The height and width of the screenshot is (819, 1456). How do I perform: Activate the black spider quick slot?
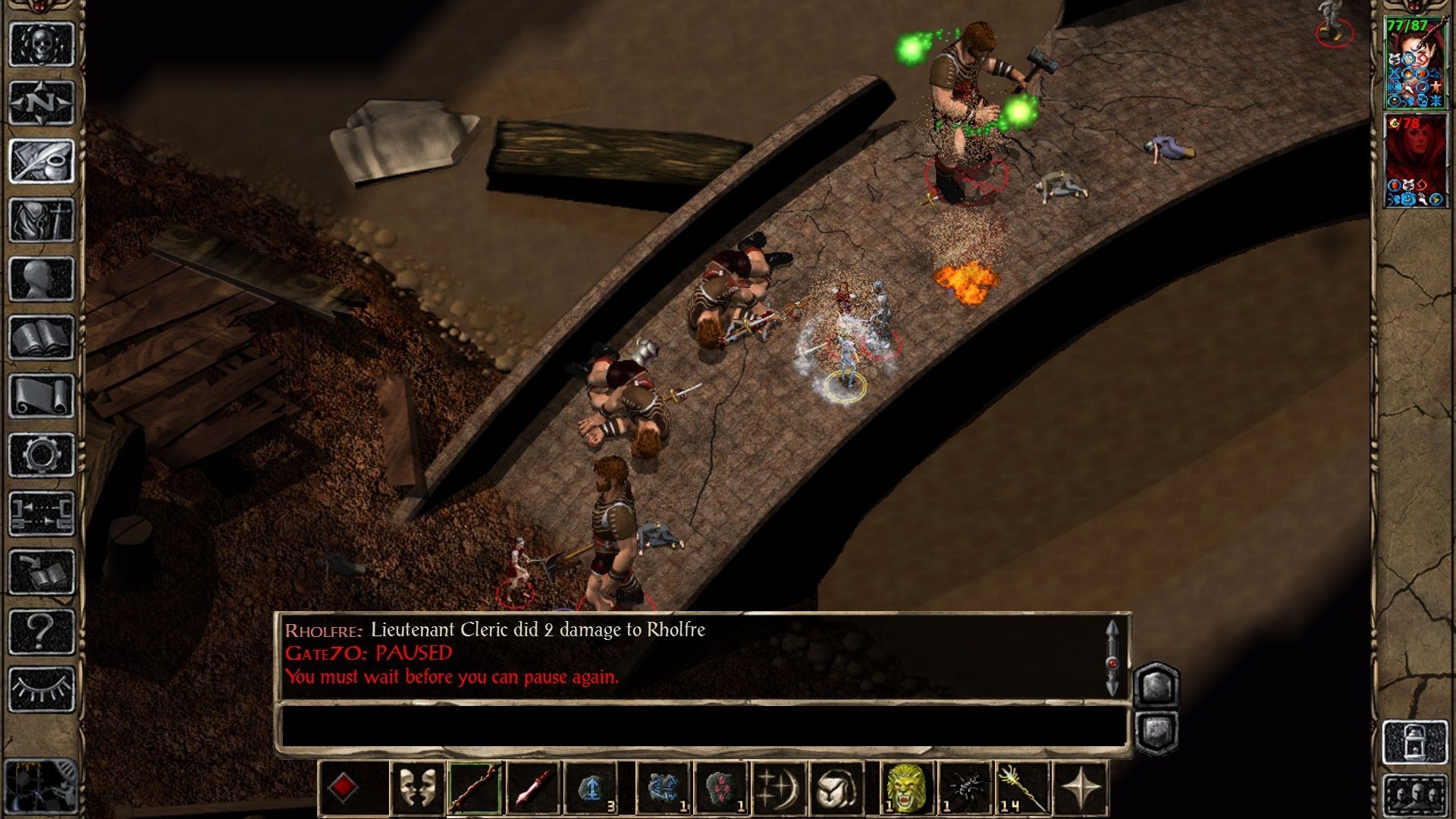point(965,789)
